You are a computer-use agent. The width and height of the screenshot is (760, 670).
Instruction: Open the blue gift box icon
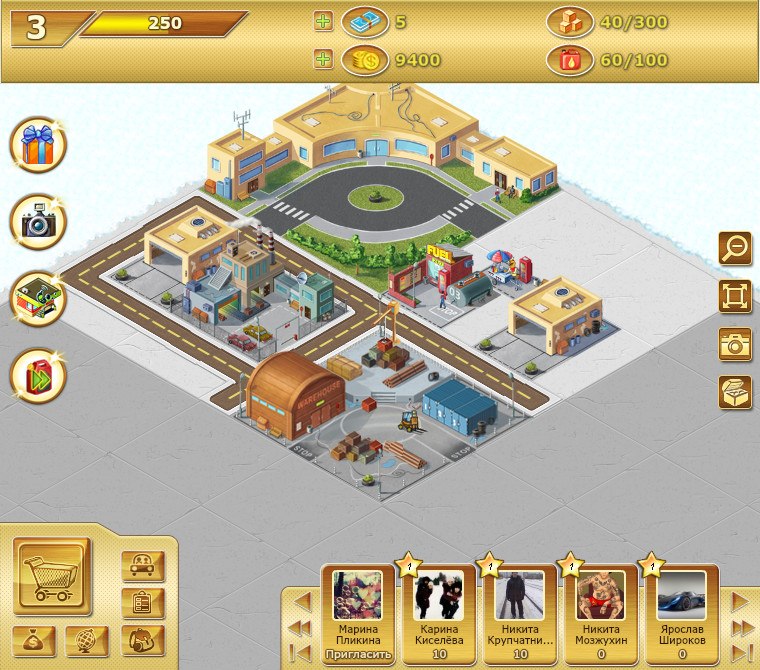click(x=38, y=145)
